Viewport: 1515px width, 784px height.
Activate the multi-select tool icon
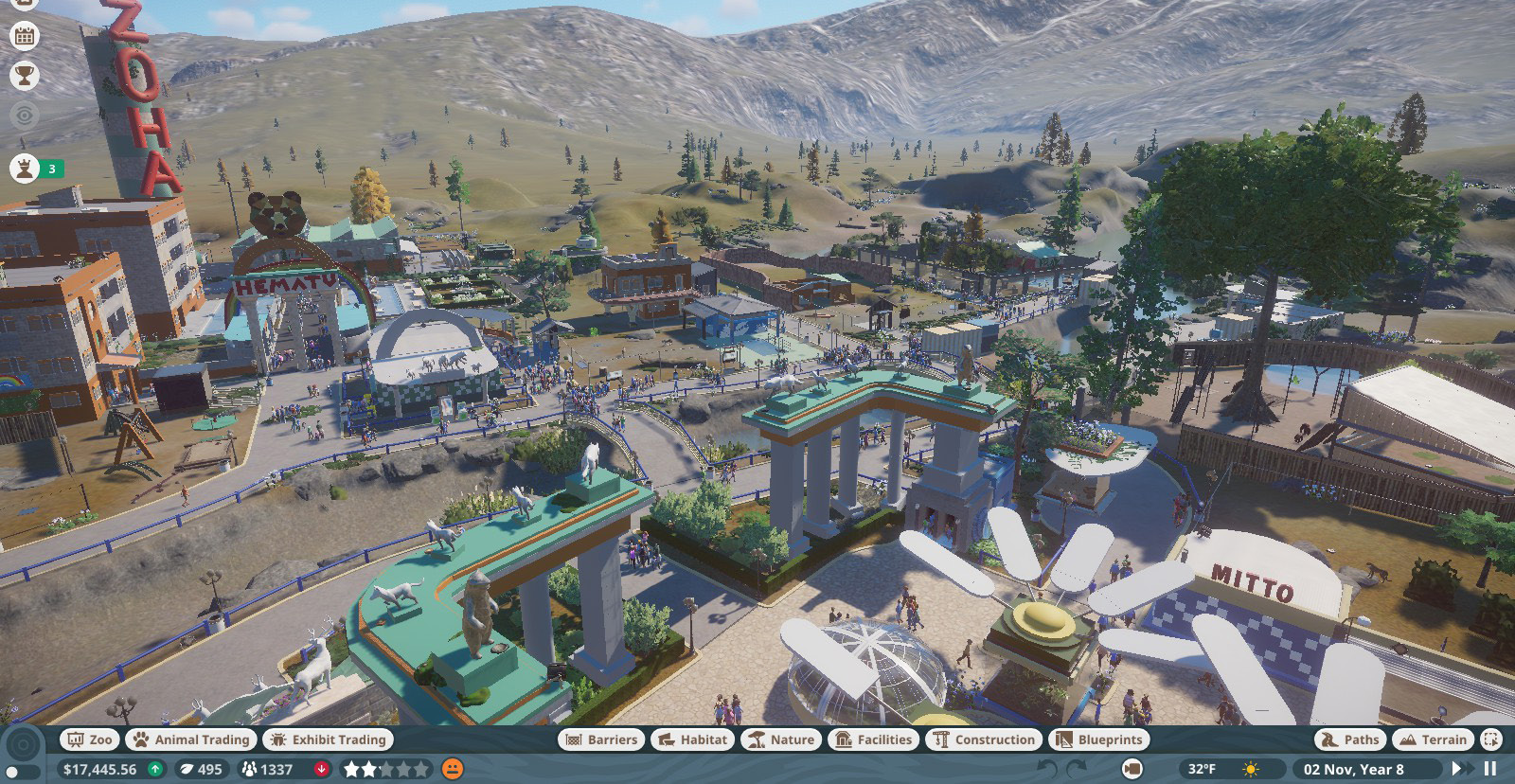(1490, 739)
